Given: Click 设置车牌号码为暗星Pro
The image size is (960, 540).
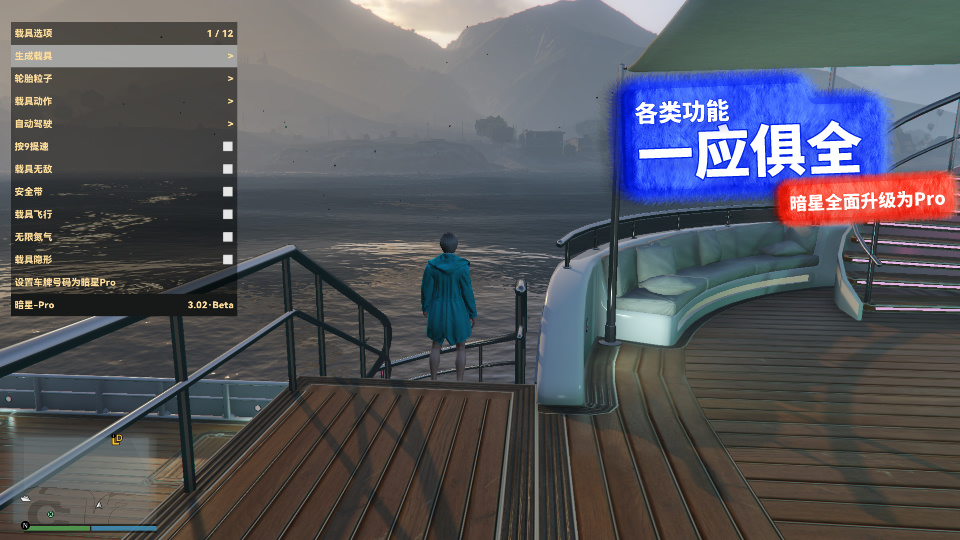Looking at the screenshot, I should click(x=124, y=282).
